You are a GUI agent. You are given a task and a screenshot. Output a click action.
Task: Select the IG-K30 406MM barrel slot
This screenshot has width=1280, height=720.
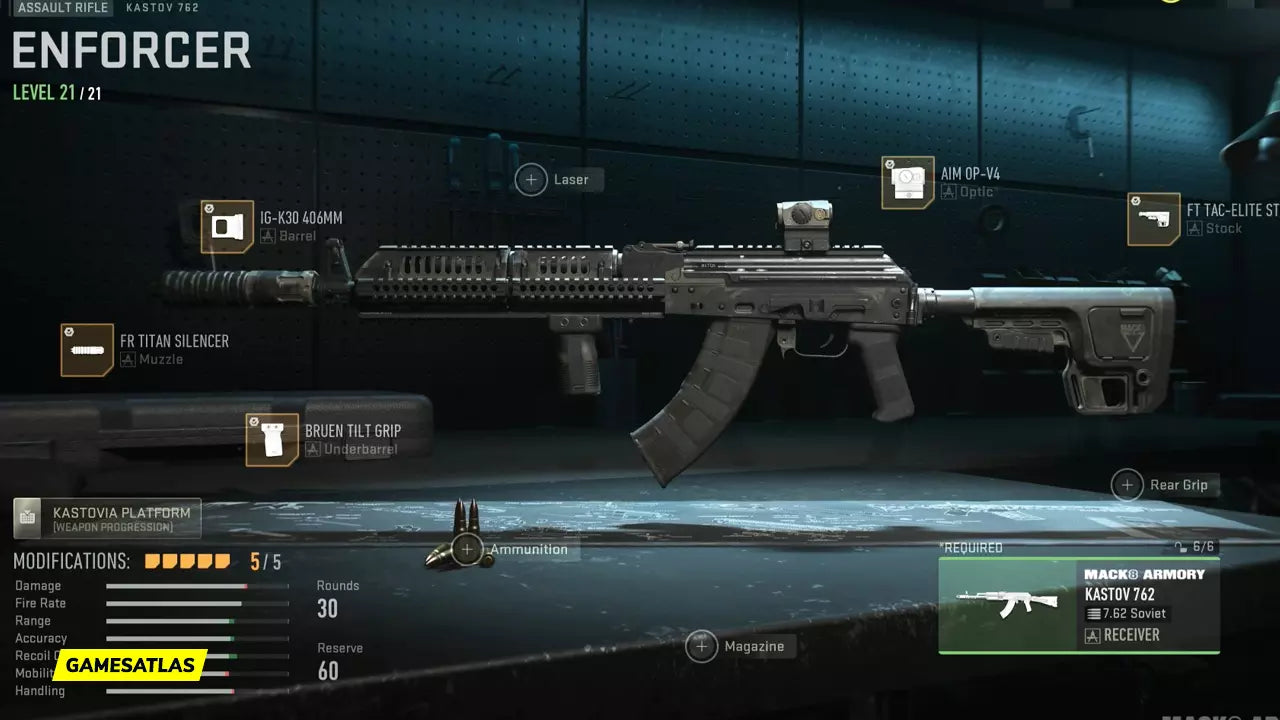point(227,227)
